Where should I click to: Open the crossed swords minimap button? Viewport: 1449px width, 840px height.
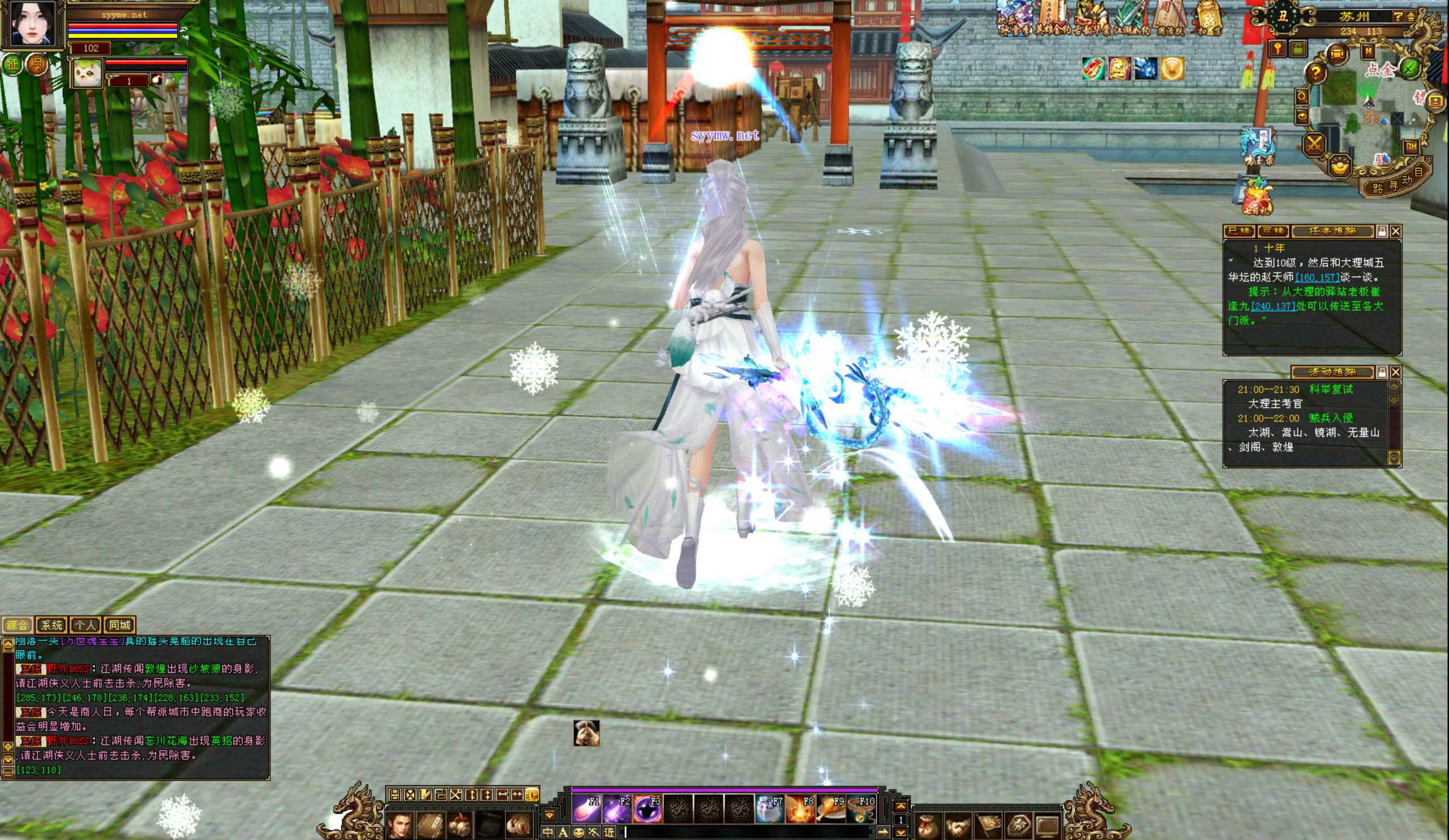1314,143
